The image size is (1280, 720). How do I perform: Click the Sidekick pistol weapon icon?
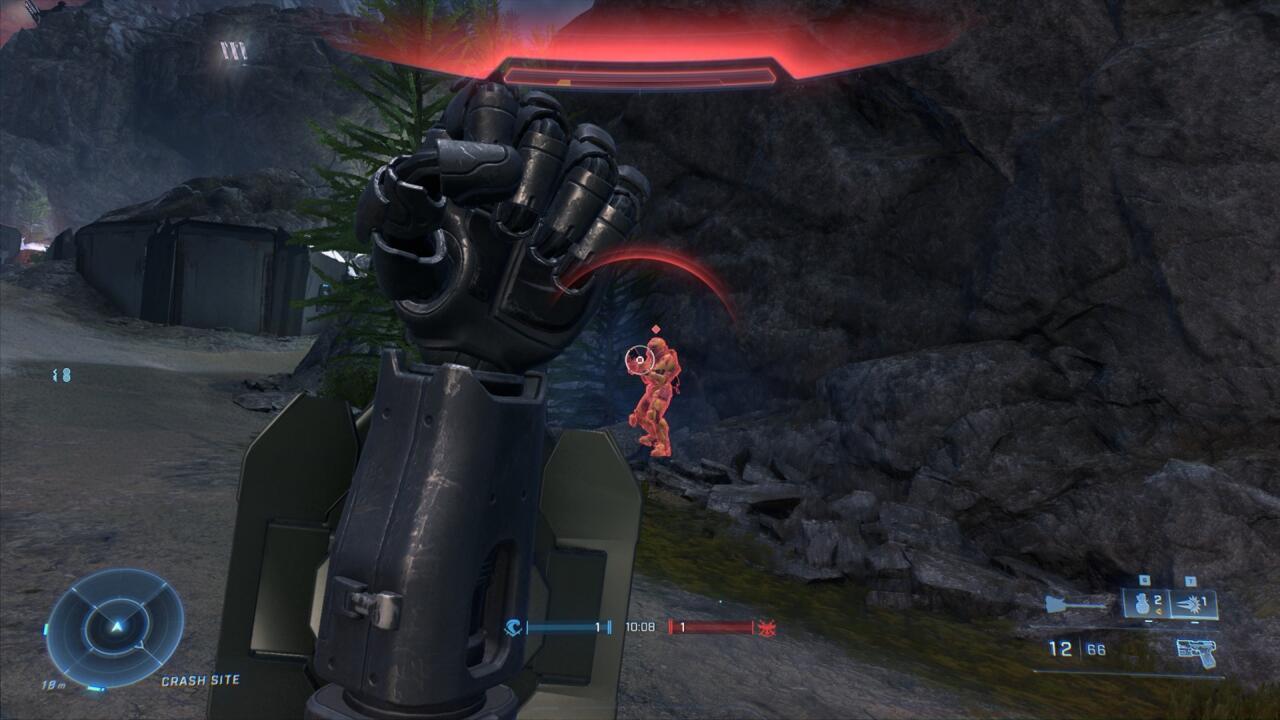[x=1195, y=652]
